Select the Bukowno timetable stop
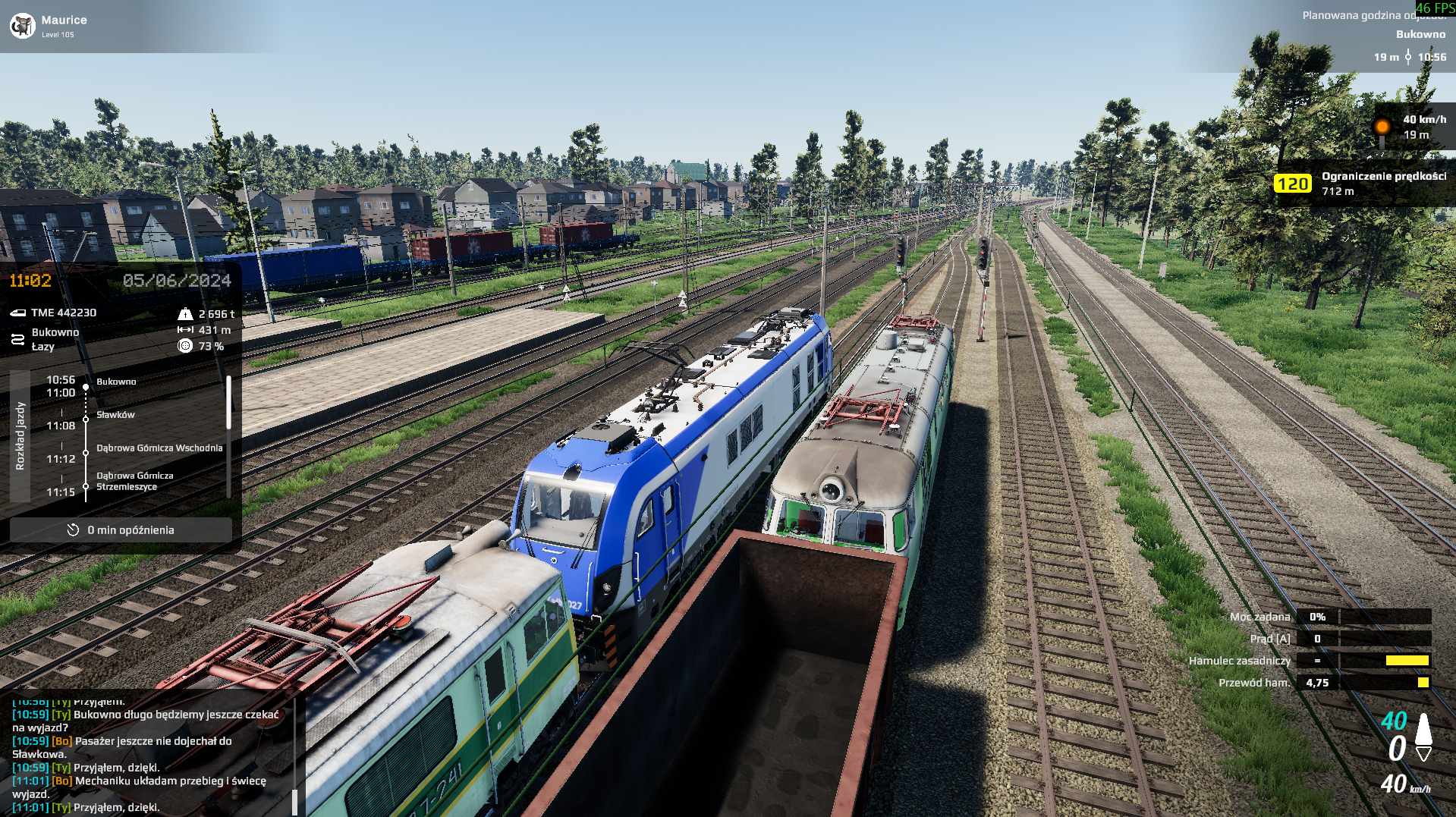 (x=116, y=382)
